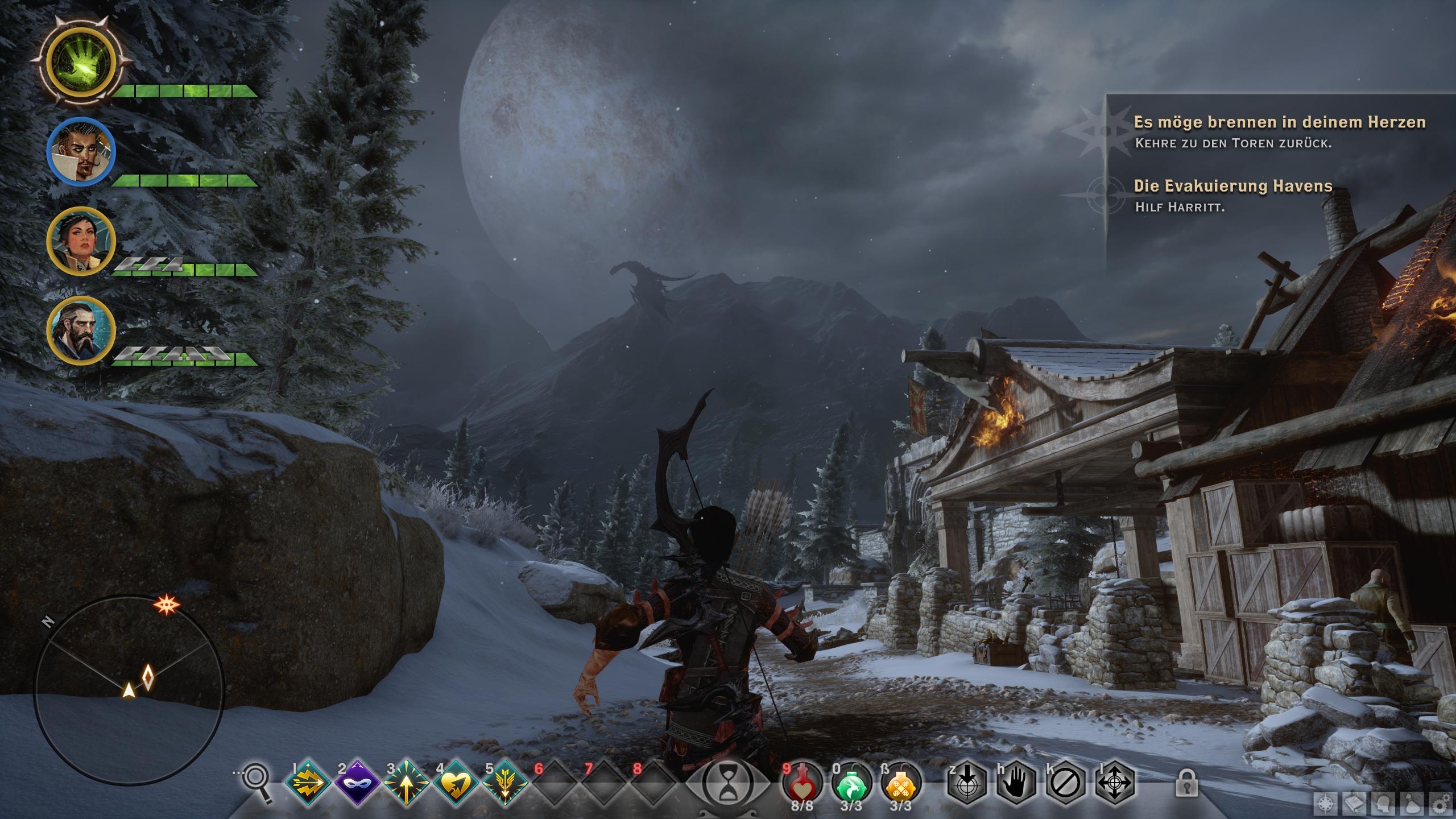Select the mustached companion's portrait
The height and width of the screenshot is (819, 1456).
coord(81,150)
